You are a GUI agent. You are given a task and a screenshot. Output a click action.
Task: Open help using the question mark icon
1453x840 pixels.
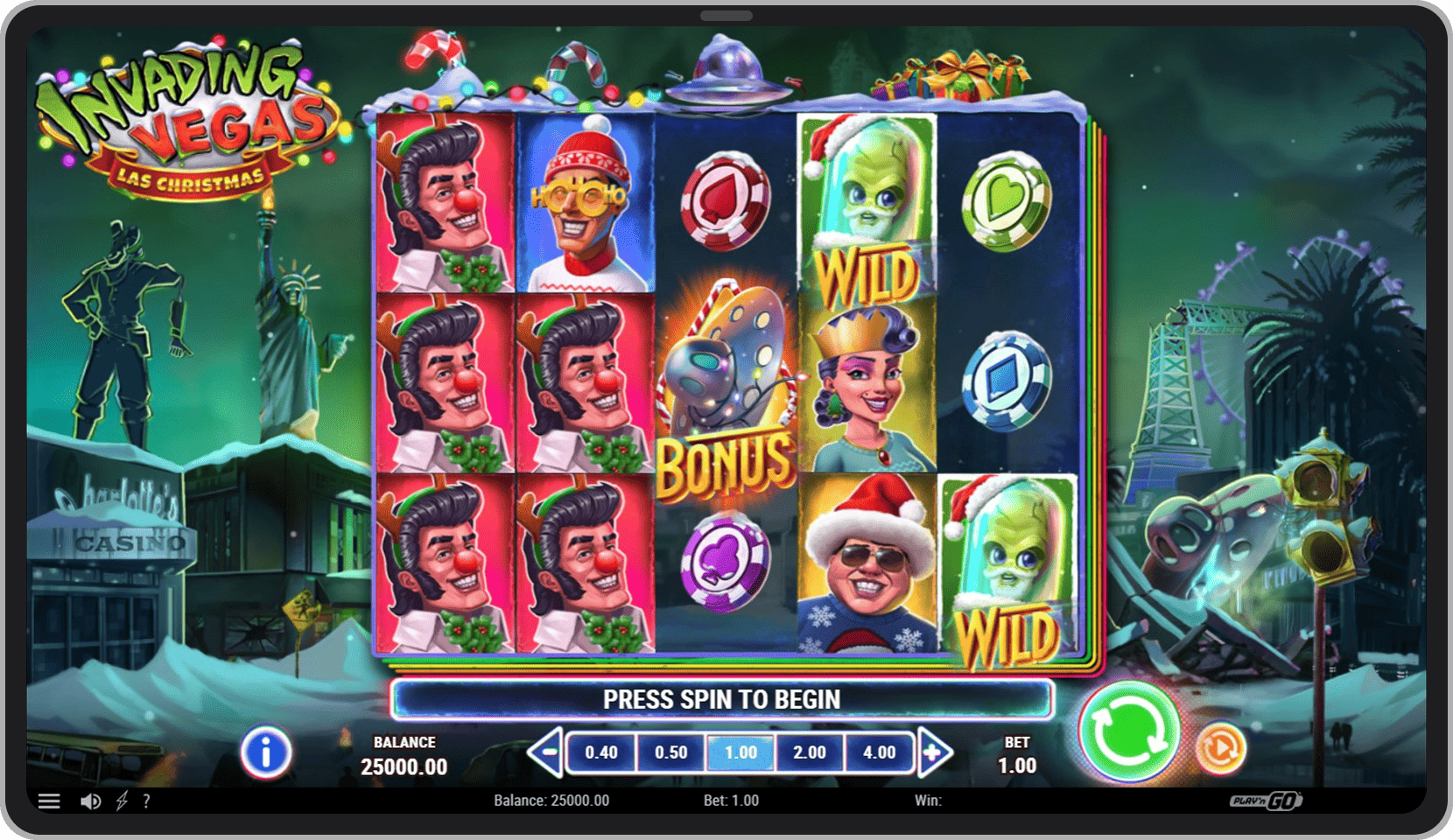(x=148, y=801)
